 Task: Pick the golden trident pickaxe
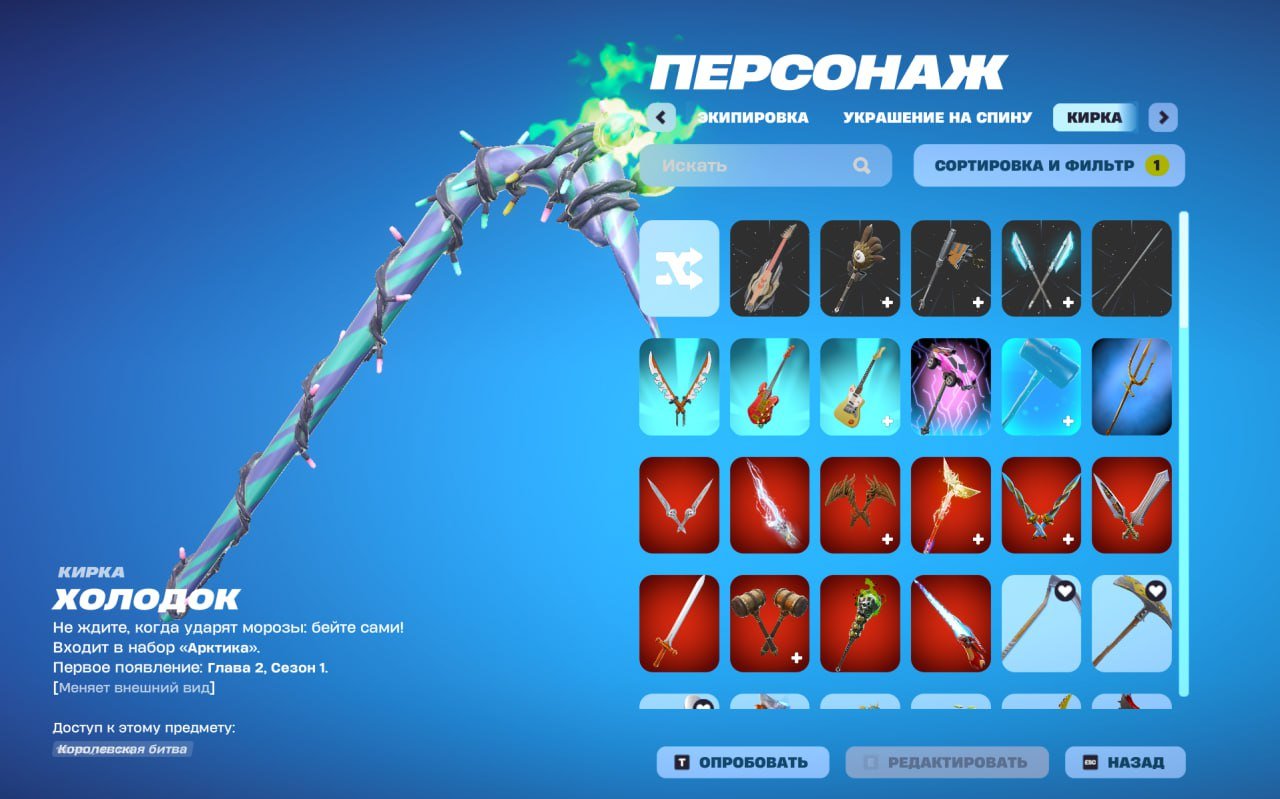tap(1131, 387)
